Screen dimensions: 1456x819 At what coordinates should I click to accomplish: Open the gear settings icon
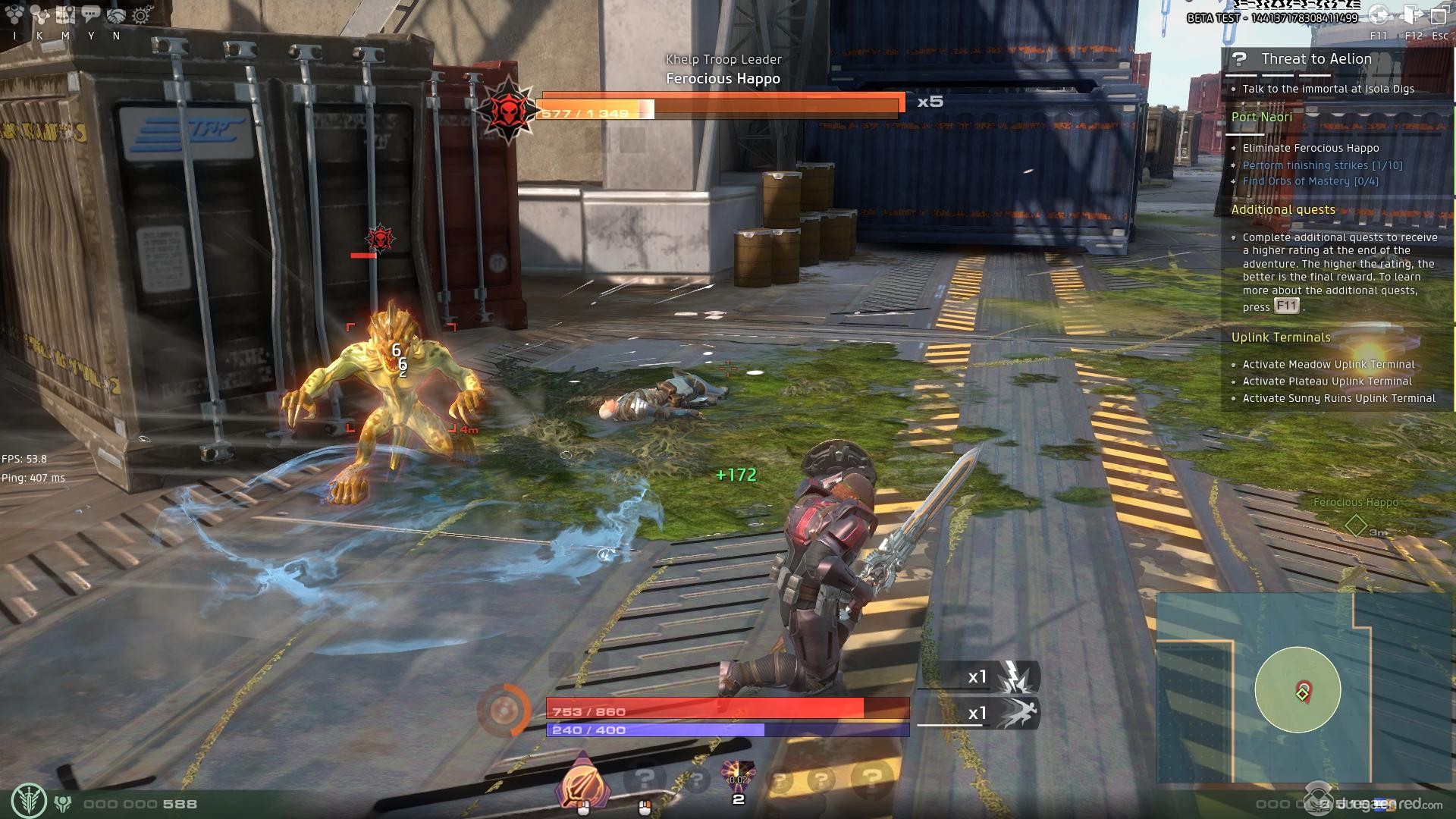(x=141, y=14)
